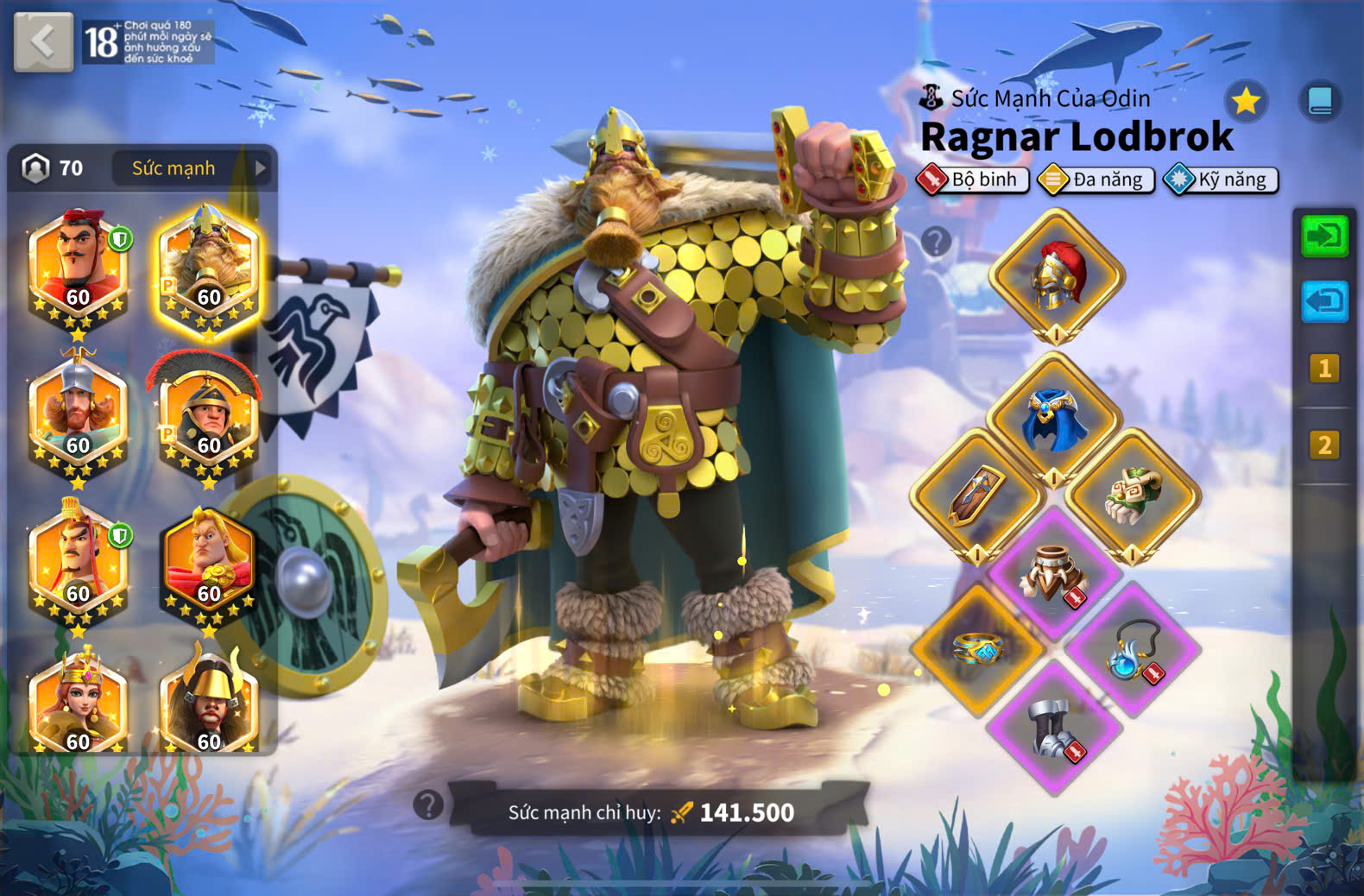The width and height of the screenshot is (1364, 896).
Task: Select the blue pendant necklace slot
Action: pyautogui.click(x=1133, y=649)
